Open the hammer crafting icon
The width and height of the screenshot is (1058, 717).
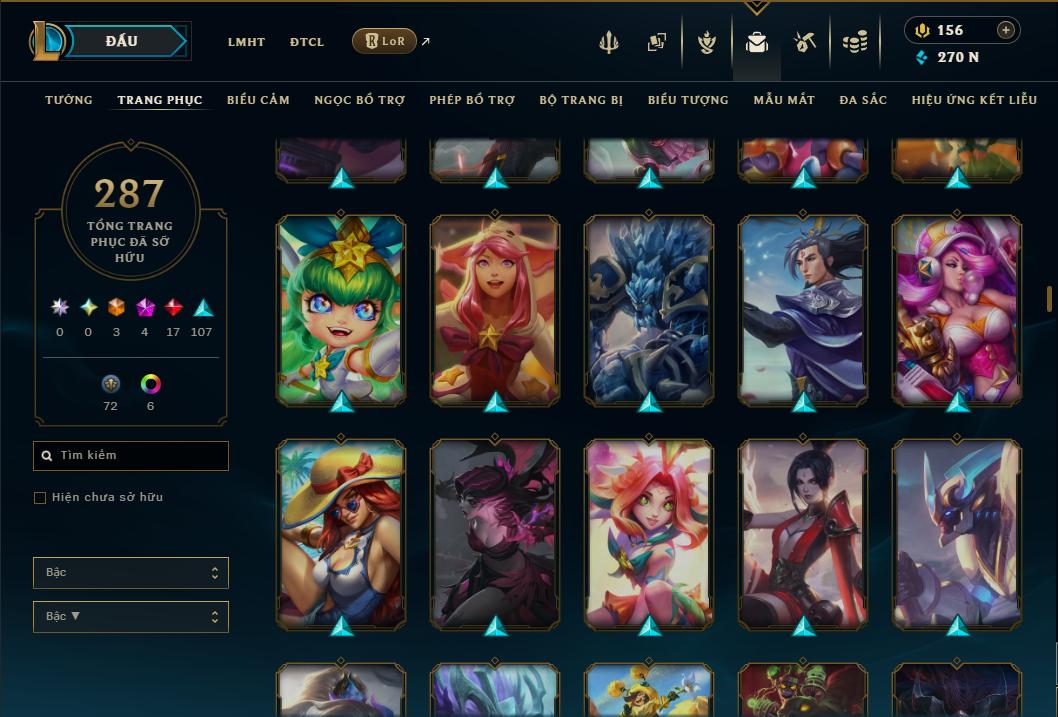point(805,42)
